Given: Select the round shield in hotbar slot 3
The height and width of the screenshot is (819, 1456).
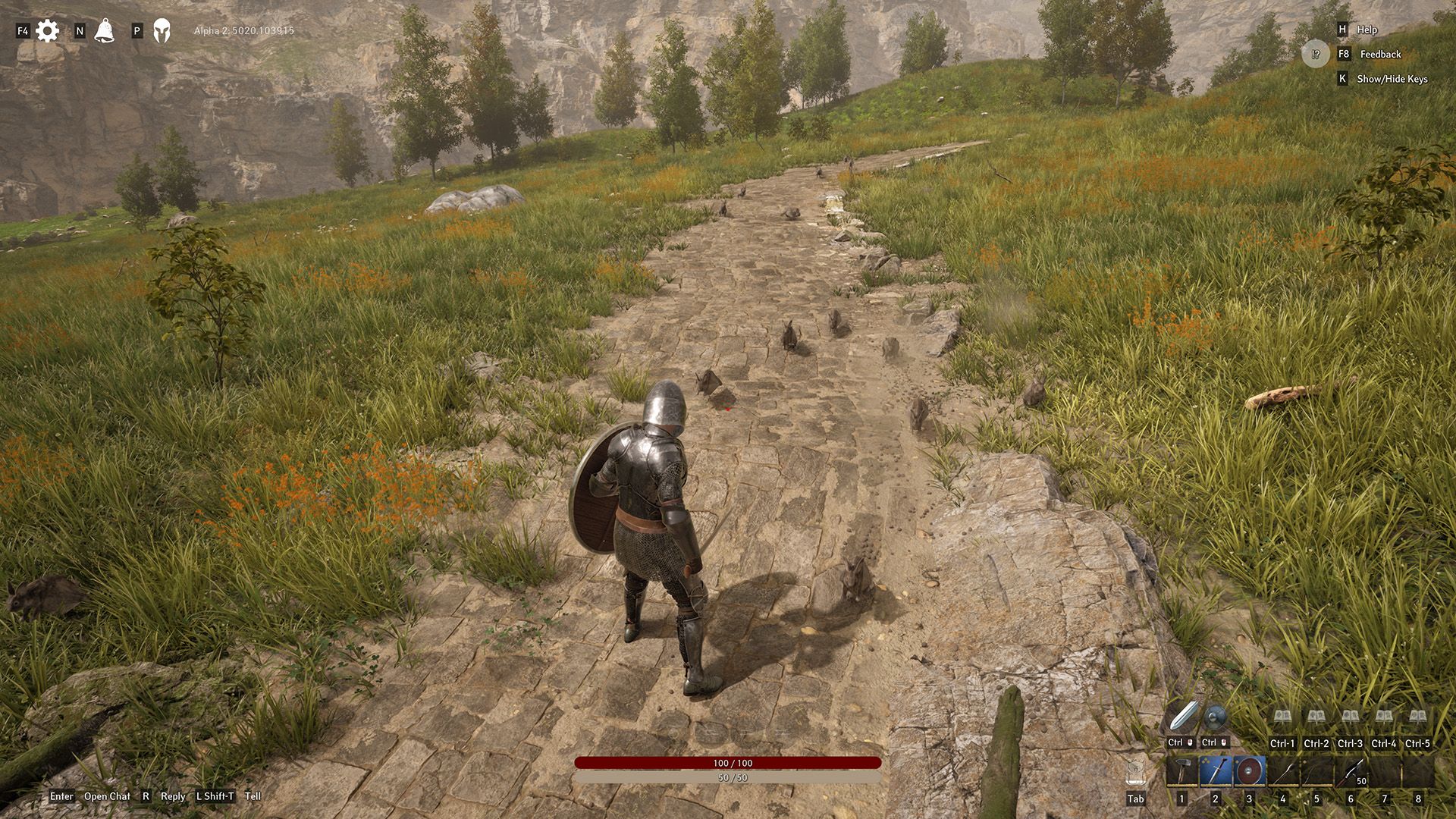Looking at the screenshot, I should pos(1249,771).
